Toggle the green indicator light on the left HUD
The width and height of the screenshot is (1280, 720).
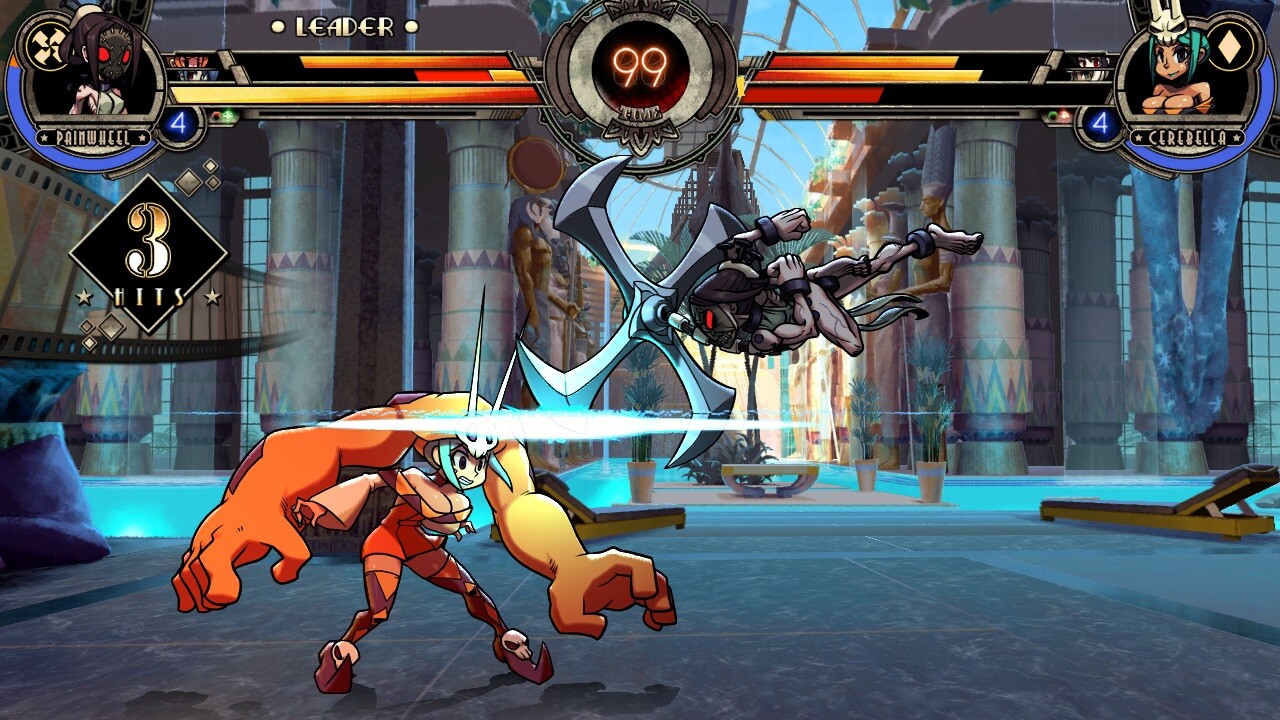(228, 115)
